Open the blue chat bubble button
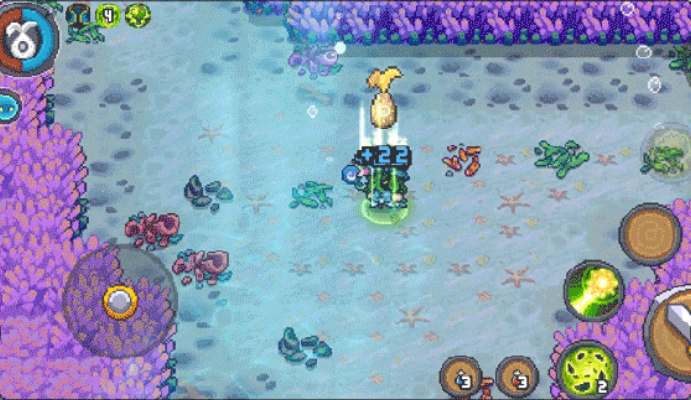Image resolution: width=691 pixels, height=400 pixels. 9,104
